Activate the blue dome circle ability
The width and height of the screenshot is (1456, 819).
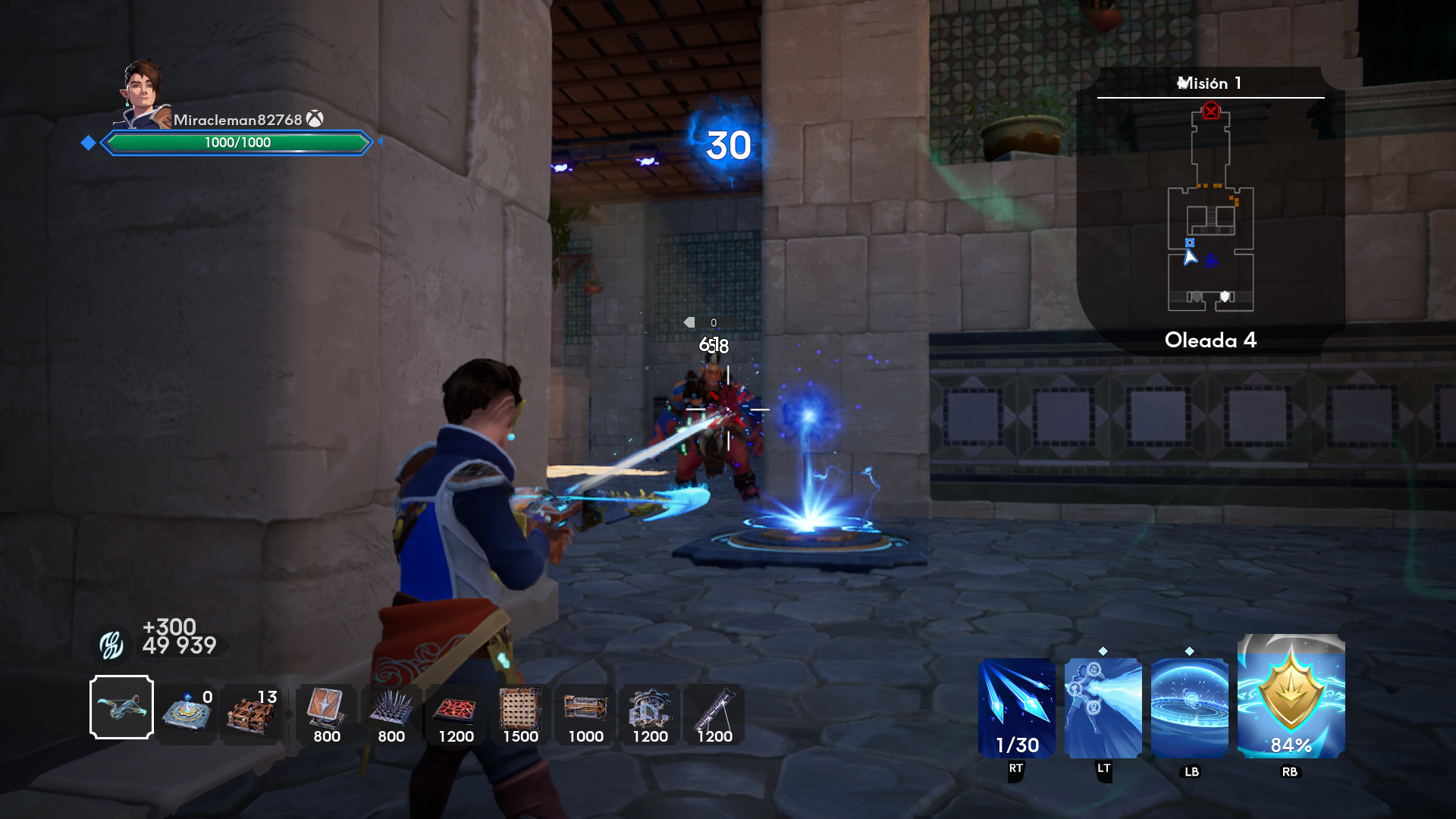1189,708
